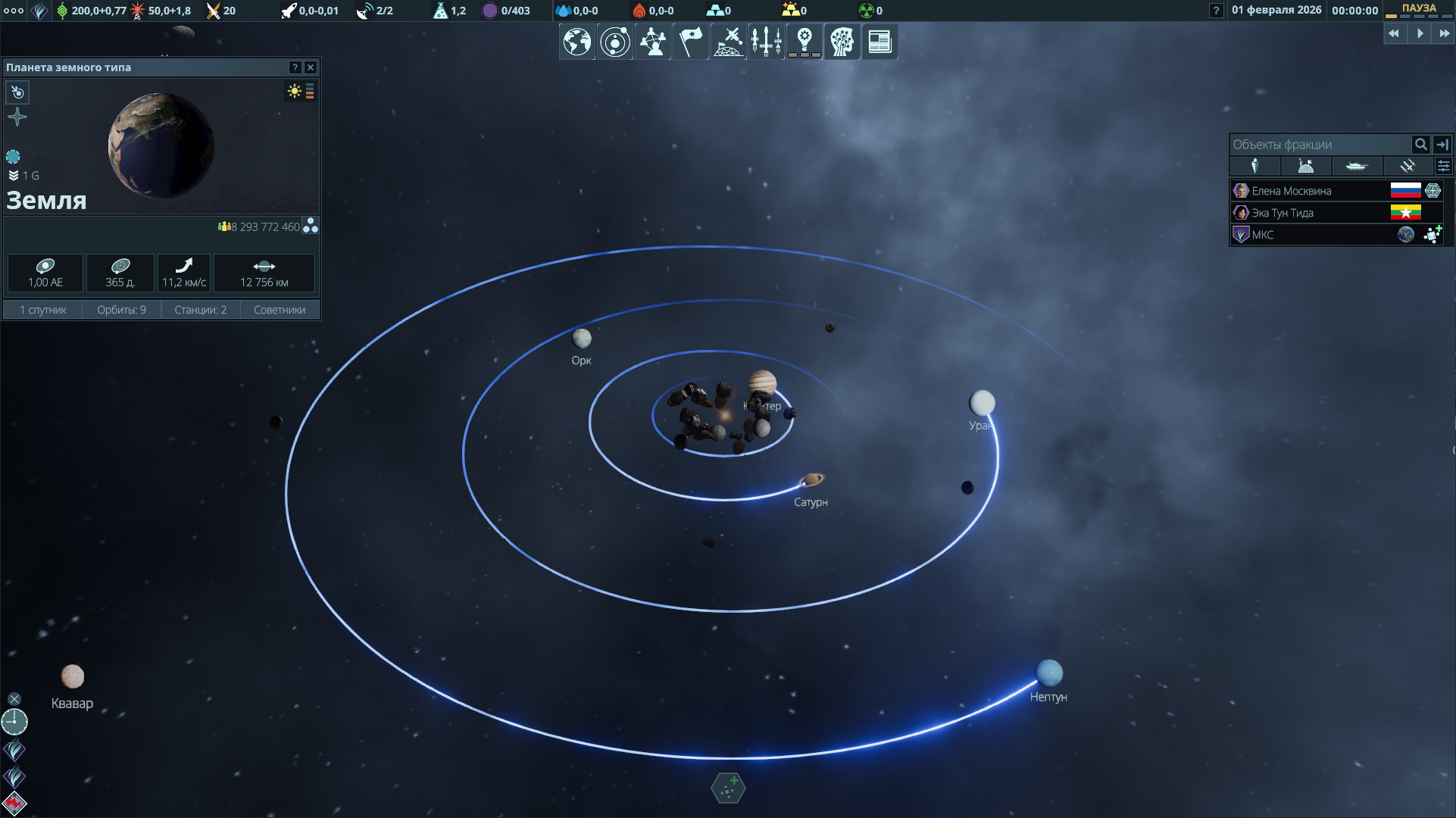Open the solar system orbits view
This screenshot has height=818, width=1456.
click(x=614, y=42)
